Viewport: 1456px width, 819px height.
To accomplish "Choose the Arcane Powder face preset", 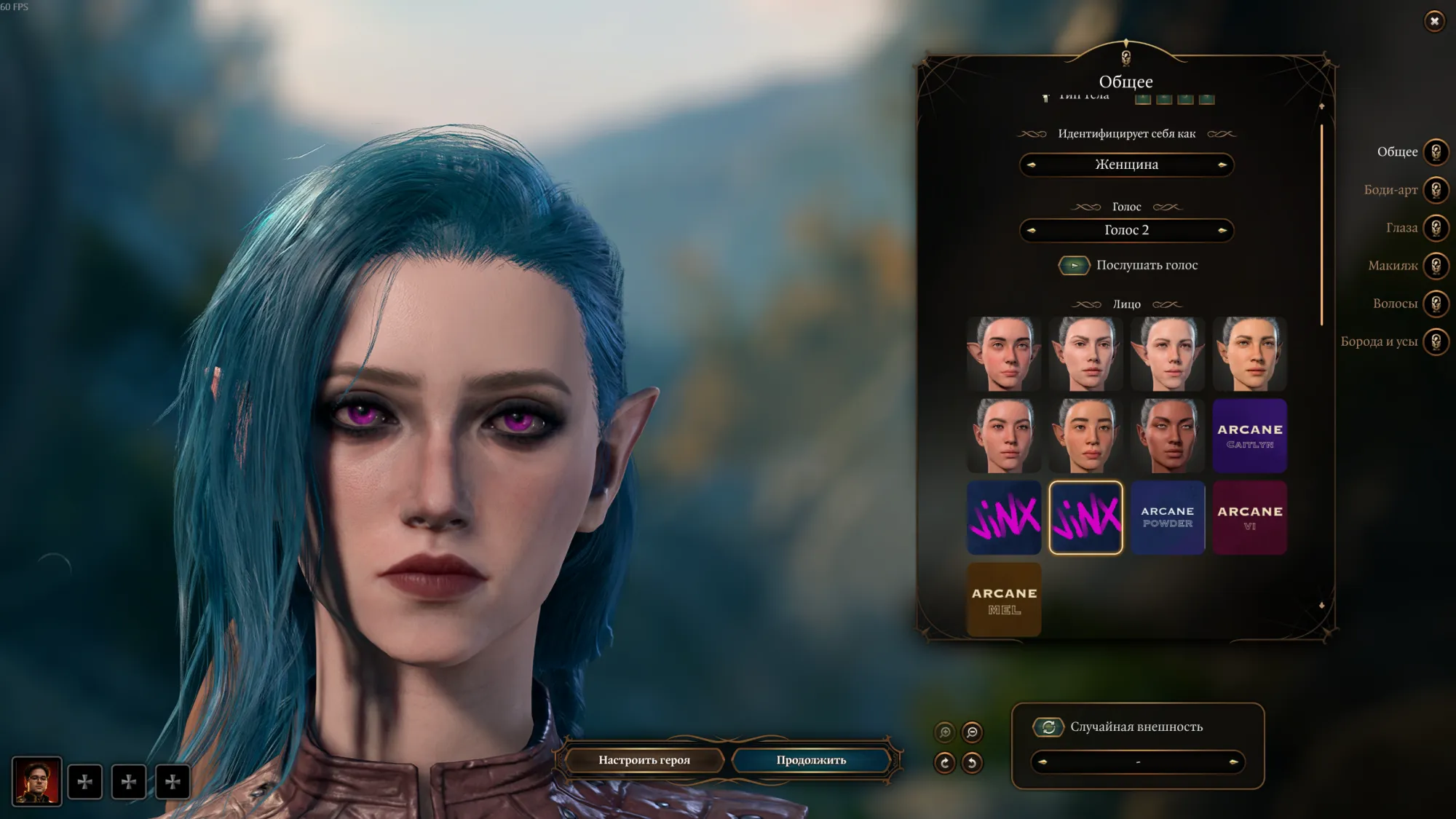I will click(1167, 518).
